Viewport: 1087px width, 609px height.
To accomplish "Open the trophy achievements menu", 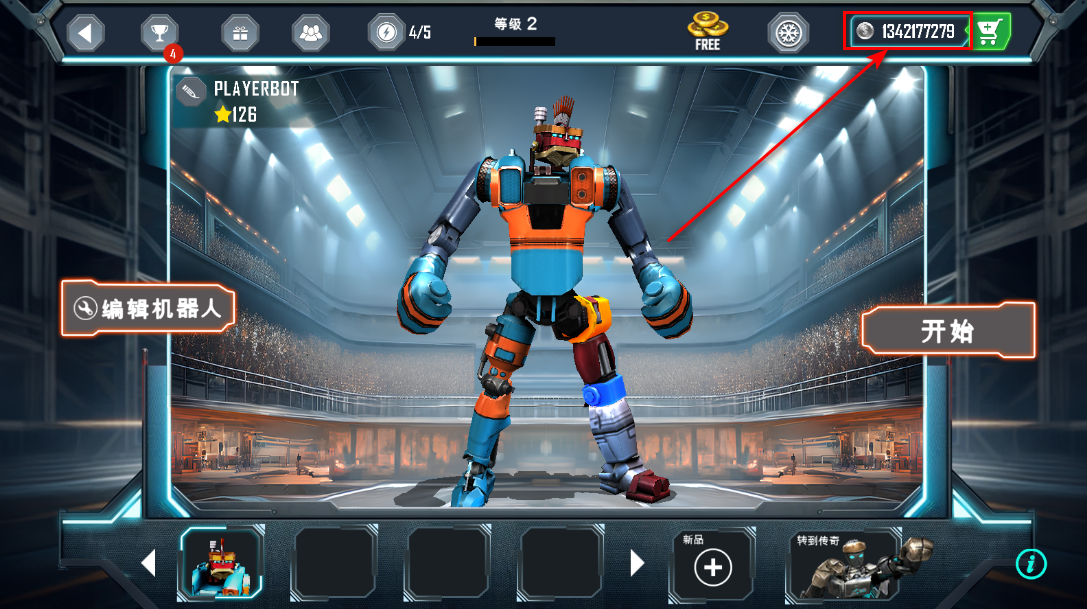I will click(x=159, y=33).
